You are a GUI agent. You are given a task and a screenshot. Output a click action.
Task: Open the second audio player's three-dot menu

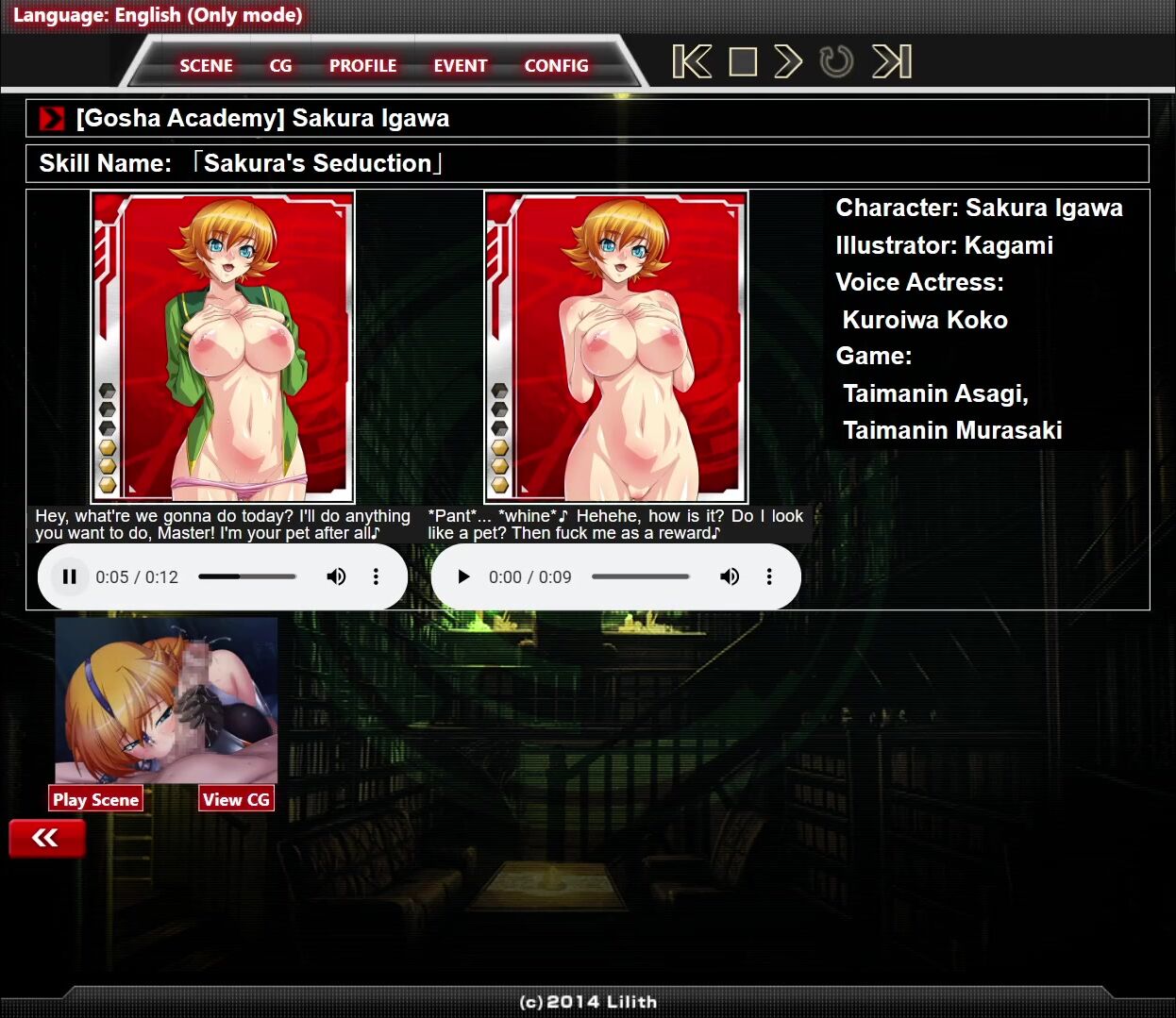pyautogui.click(x=769, y=576)
